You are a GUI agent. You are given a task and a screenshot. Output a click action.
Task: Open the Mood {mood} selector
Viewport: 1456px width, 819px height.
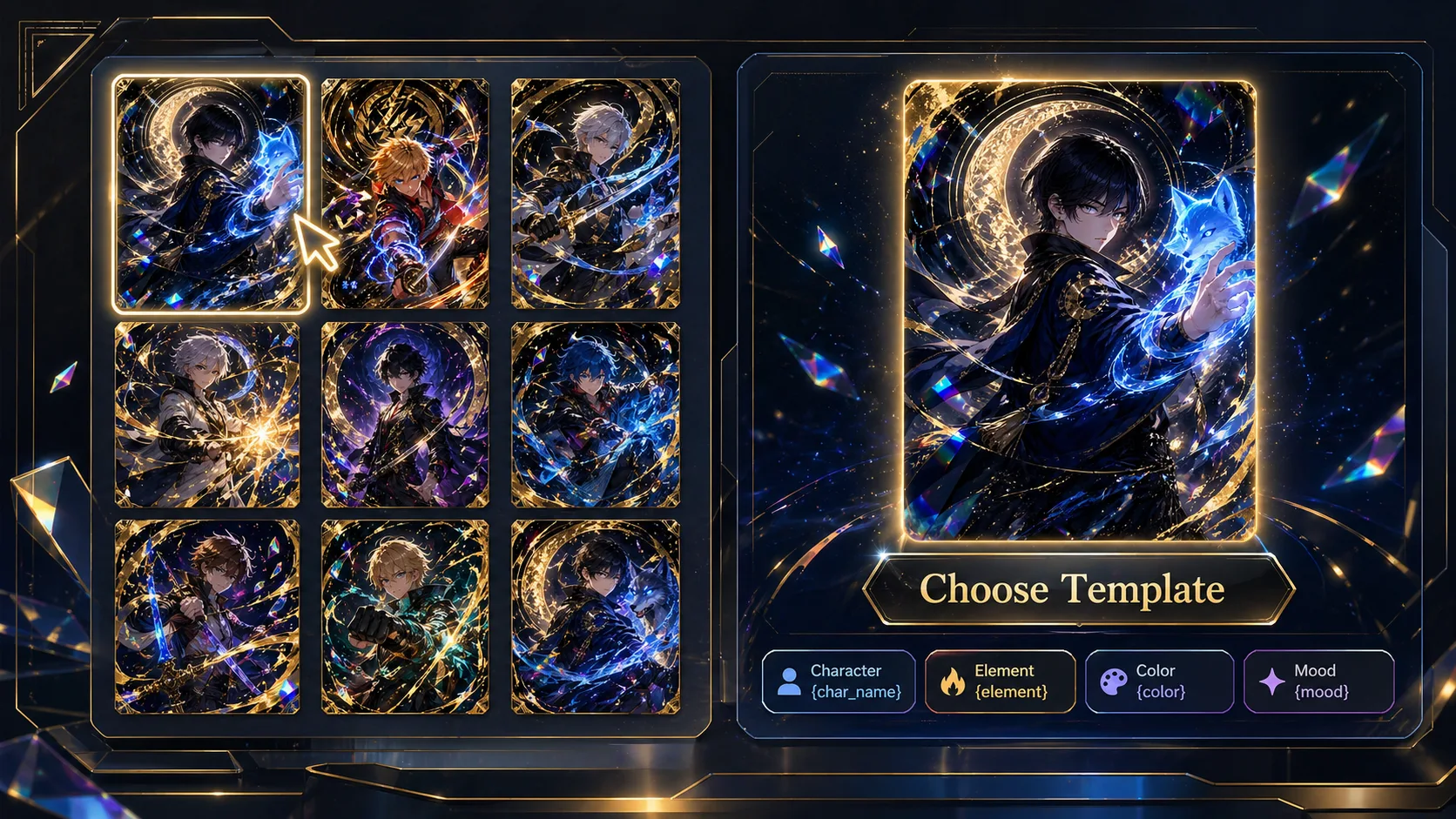click(1318, 681)
